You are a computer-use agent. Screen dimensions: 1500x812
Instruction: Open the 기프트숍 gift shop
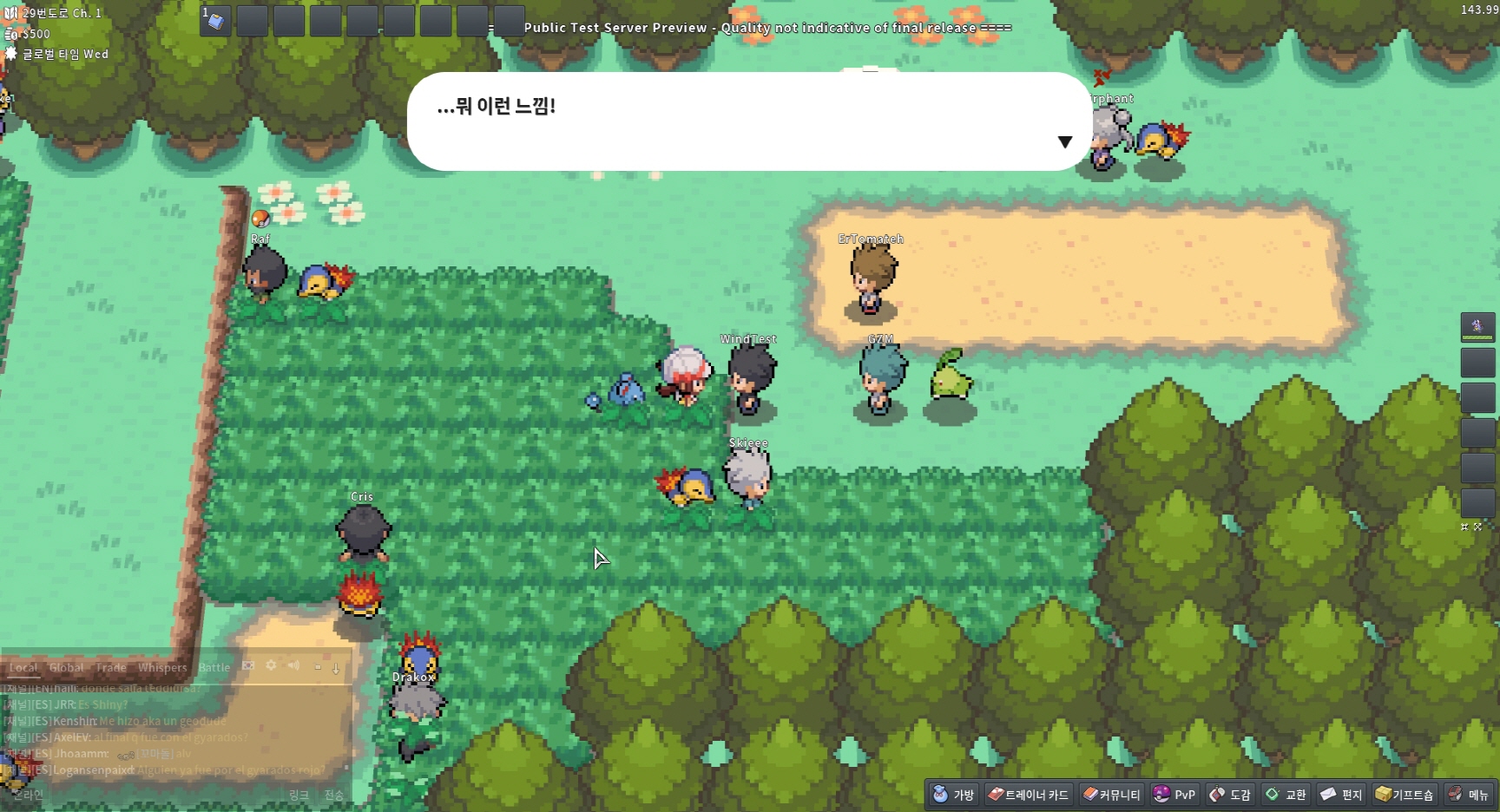(x=1405, y=794)
